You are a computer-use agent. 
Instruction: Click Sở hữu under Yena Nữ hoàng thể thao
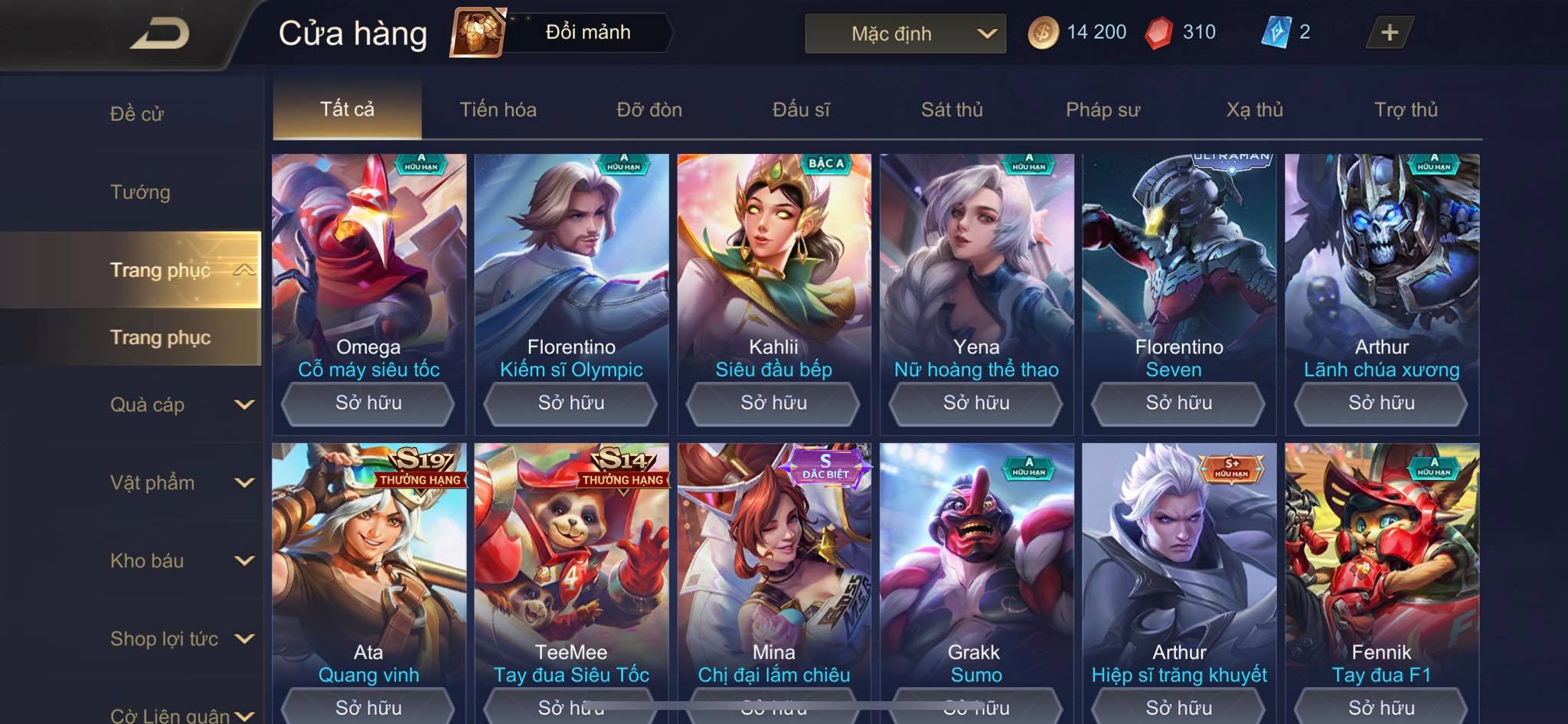click(976, 403)
